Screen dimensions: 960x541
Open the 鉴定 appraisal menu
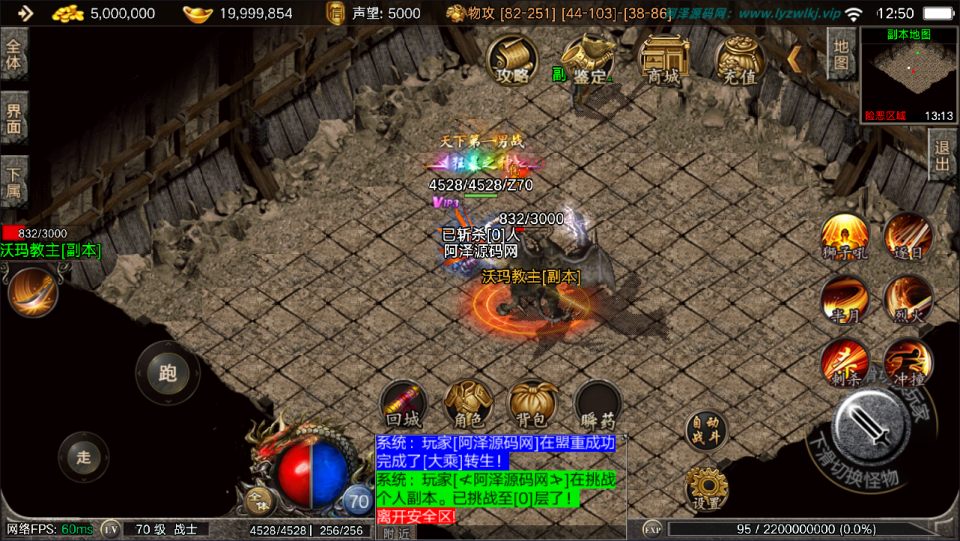pos(587,61)
